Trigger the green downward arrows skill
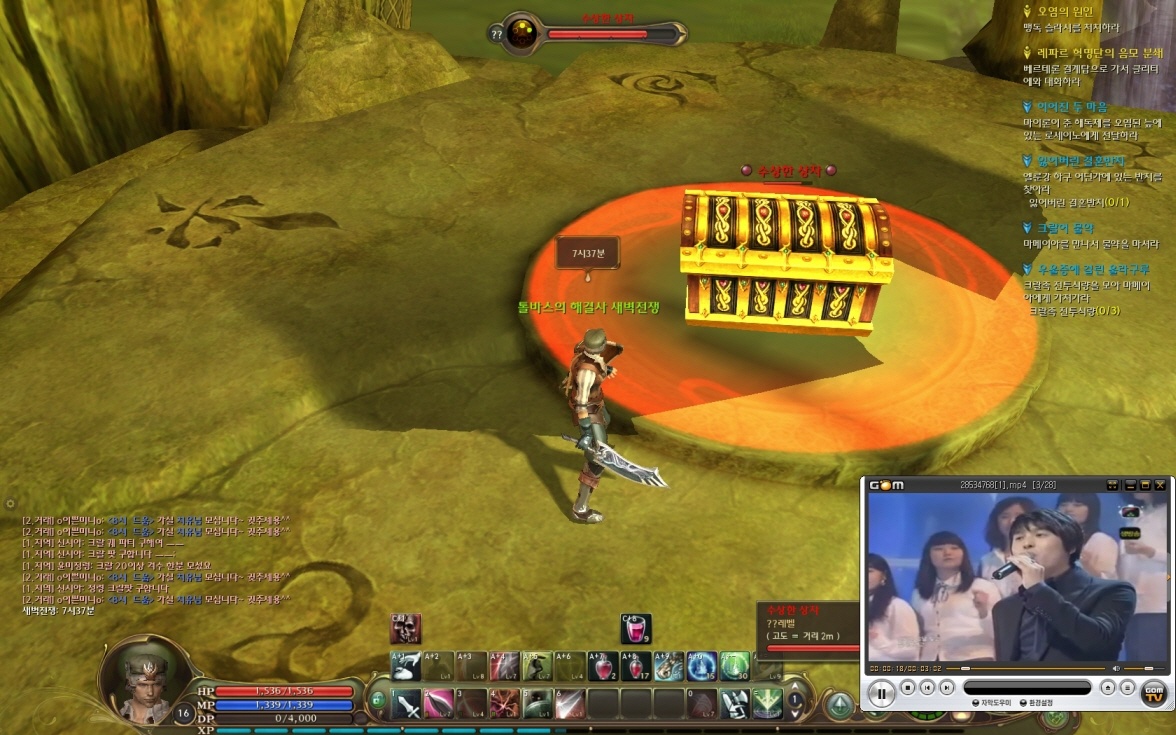1176x735 pixels. [767, 703]
